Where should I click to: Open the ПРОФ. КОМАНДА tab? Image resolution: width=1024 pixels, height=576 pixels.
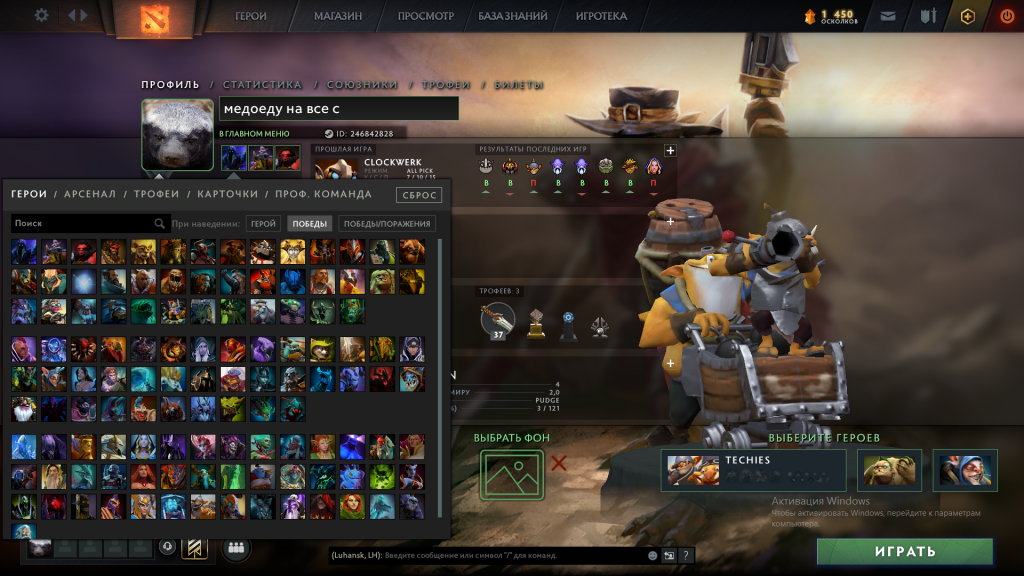pyautogui.click(x=323, y=194)
